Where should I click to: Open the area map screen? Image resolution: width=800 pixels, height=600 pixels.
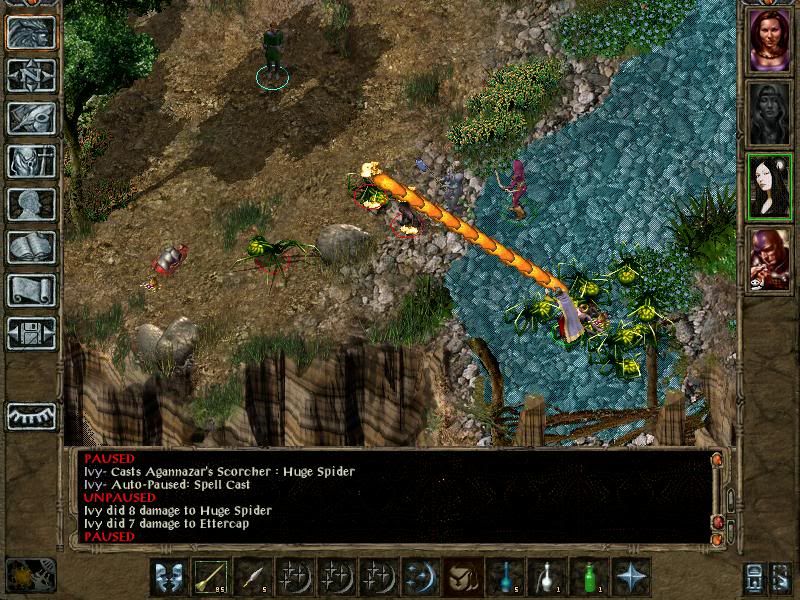click(31, 75)
